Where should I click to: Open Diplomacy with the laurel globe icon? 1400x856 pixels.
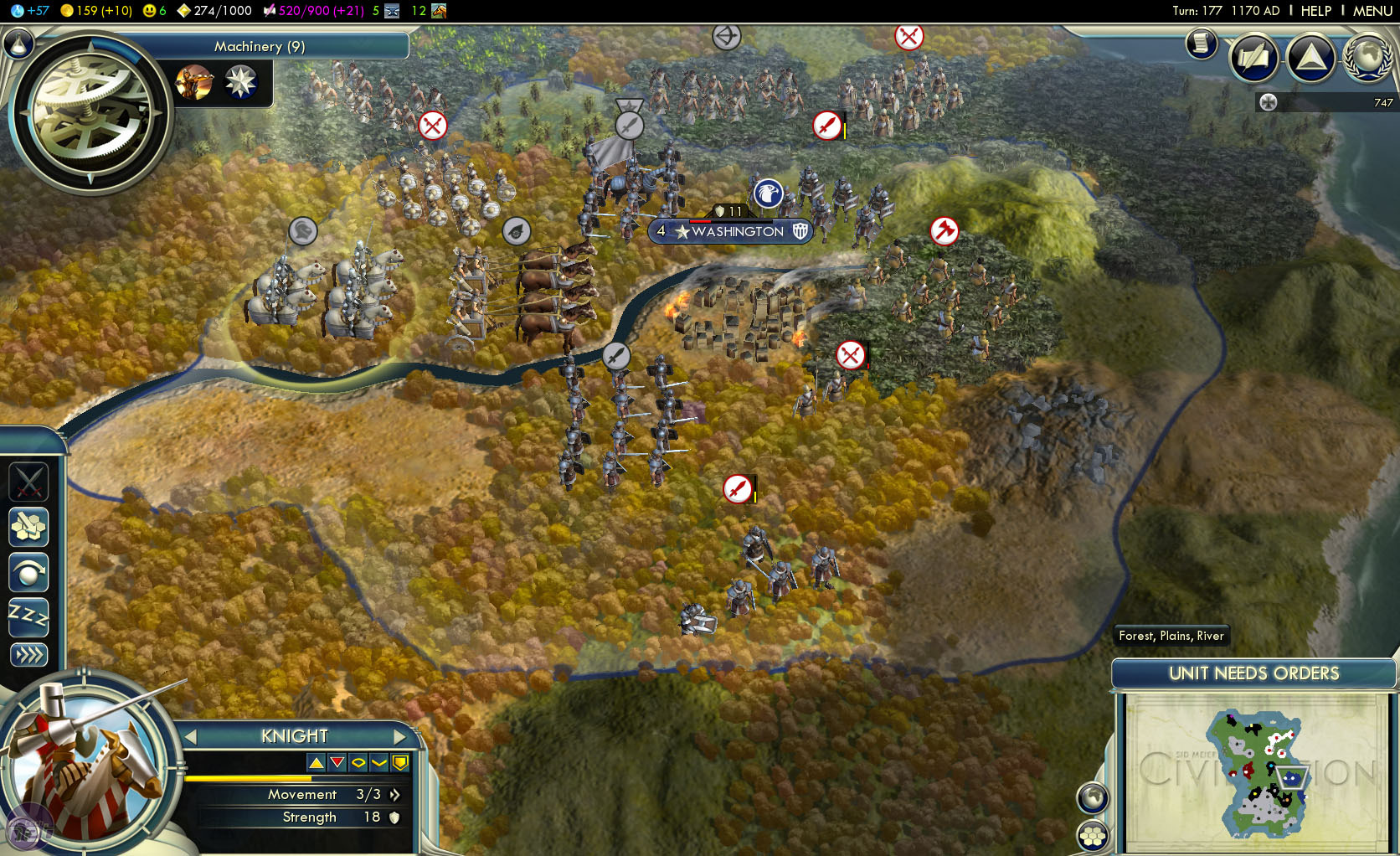click(x=1367, y=58)
